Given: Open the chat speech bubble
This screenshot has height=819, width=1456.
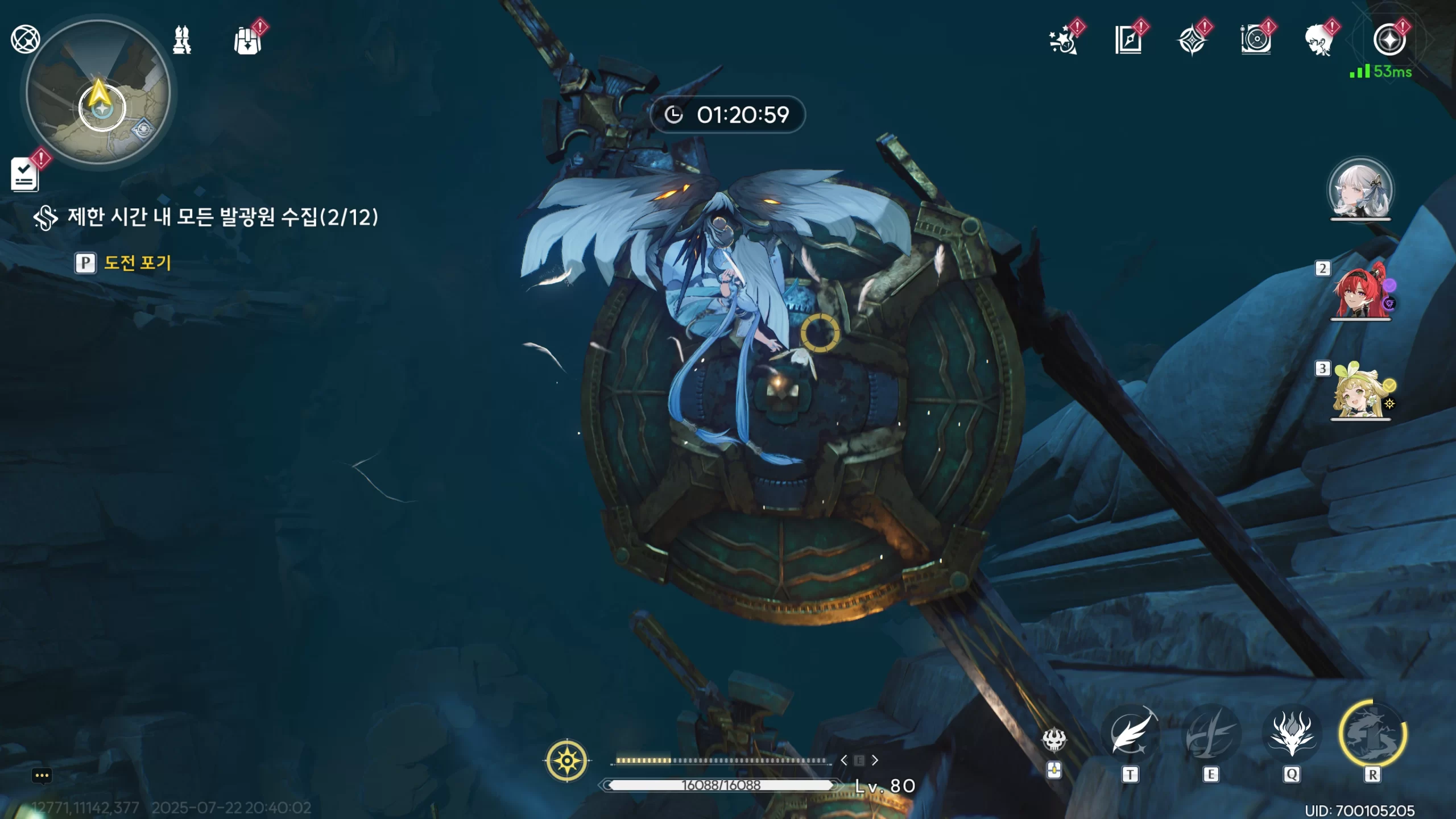Looking at the screenshot, I should point(42,775).
